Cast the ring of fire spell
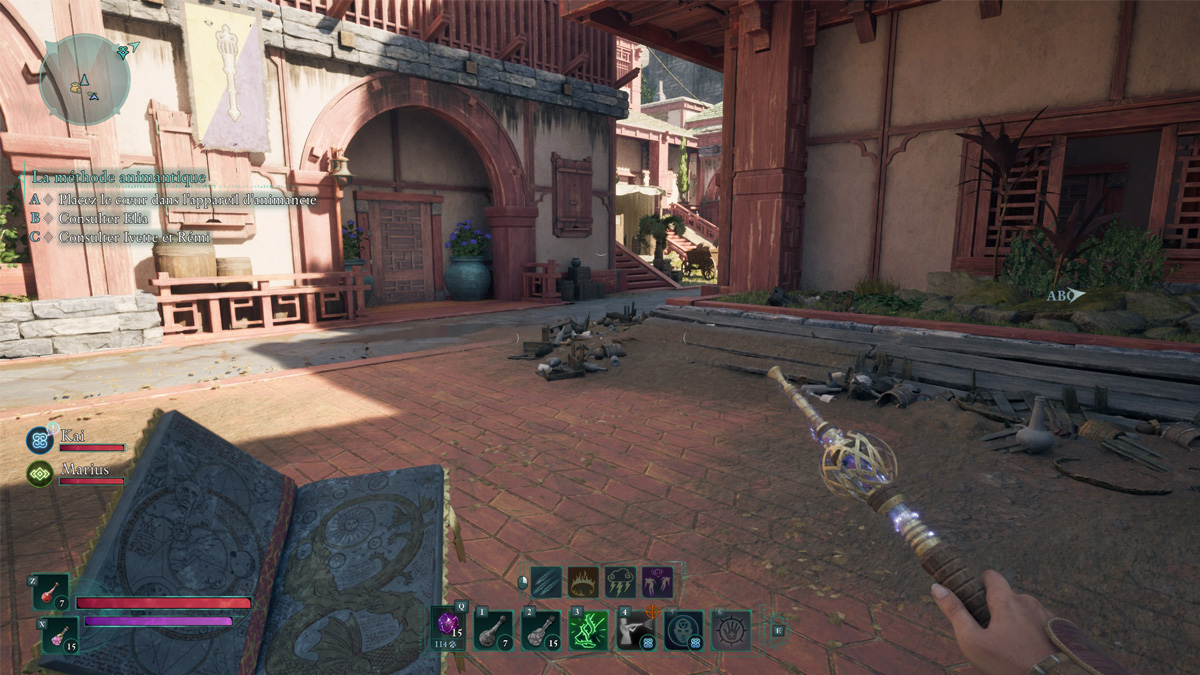 pyautogui.click(x=583, y=582)
